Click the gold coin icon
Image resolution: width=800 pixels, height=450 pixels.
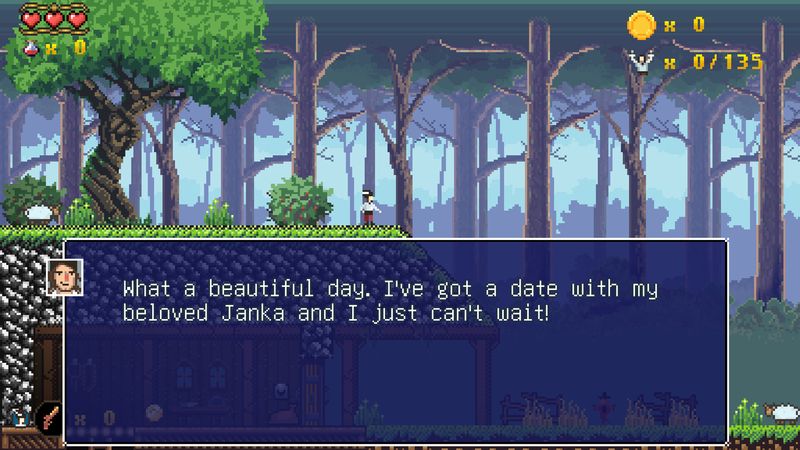point(641,24)
